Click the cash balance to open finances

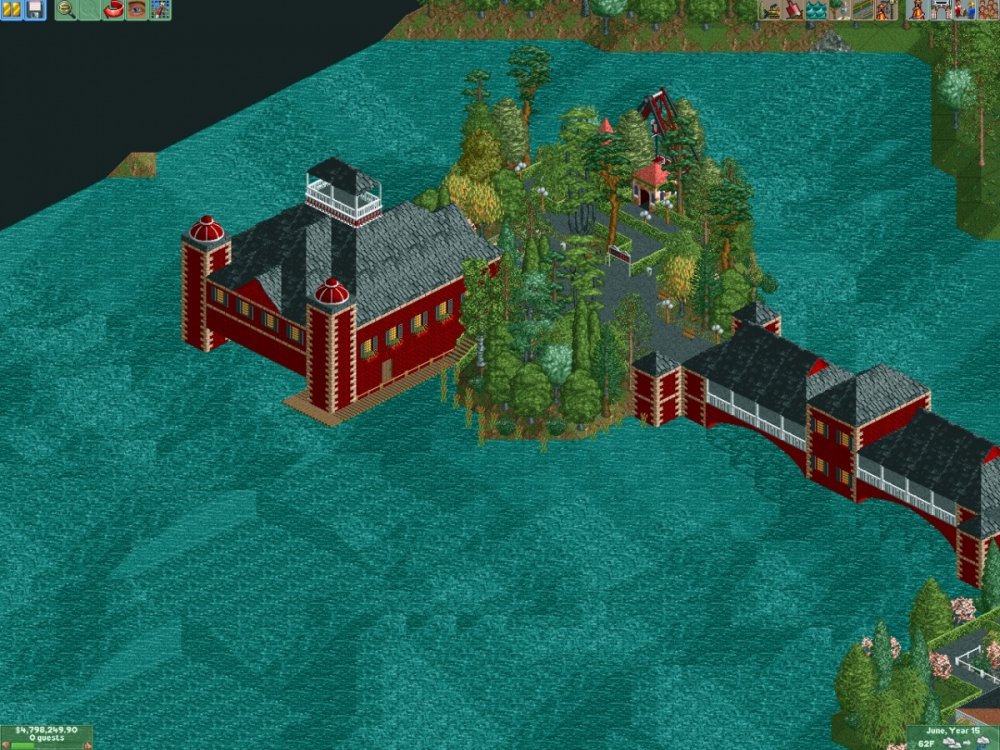(x=45, y=732)
